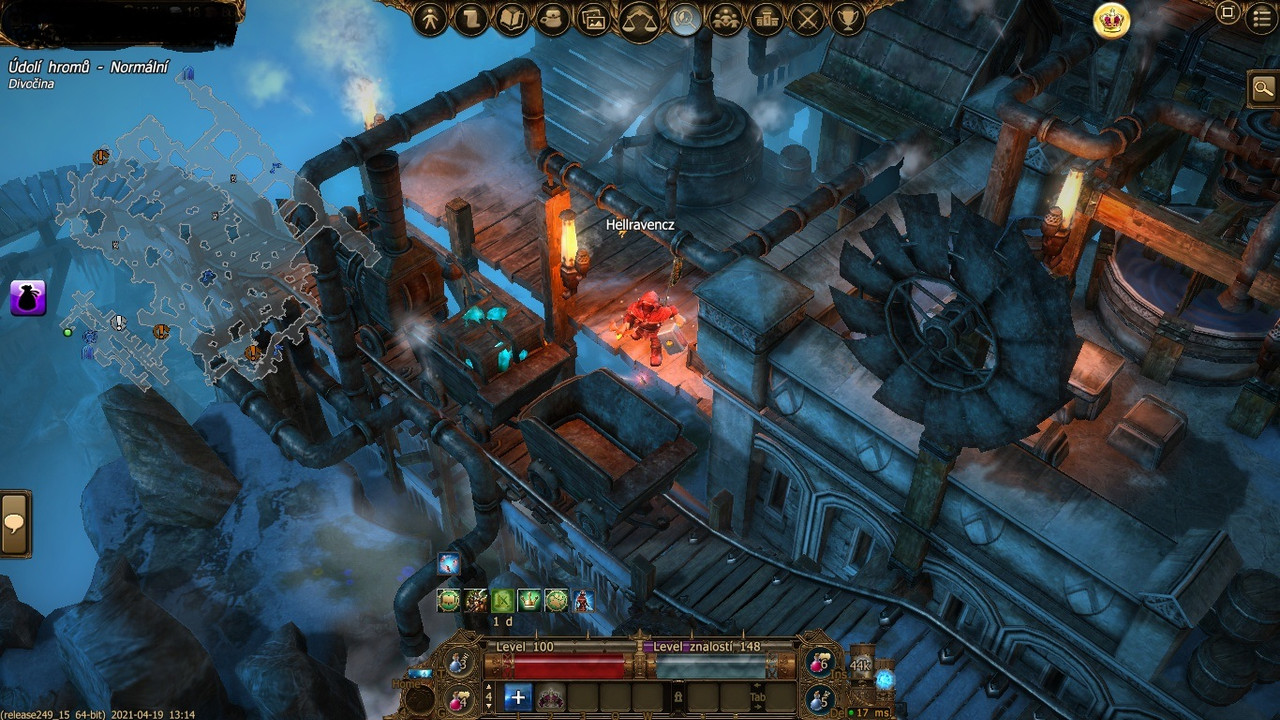Open the character sheet icon
This screenshot has width=1280, height=720.
tap(430, 19)
